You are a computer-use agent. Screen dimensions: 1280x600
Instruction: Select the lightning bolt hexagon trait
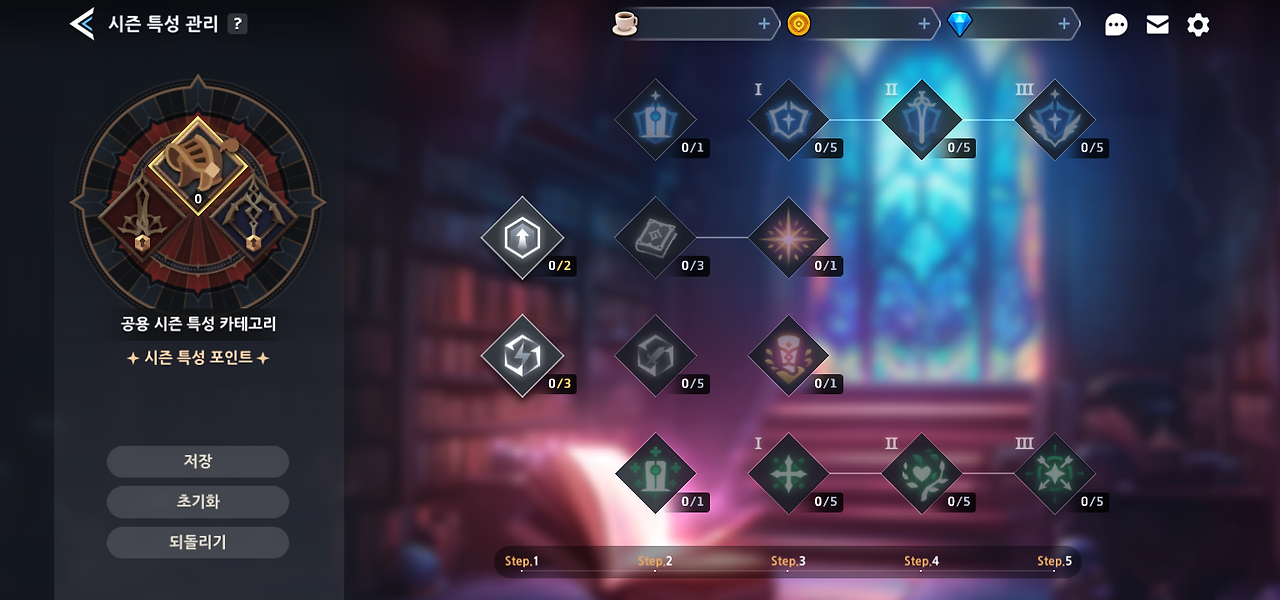[x=521, y=356]
